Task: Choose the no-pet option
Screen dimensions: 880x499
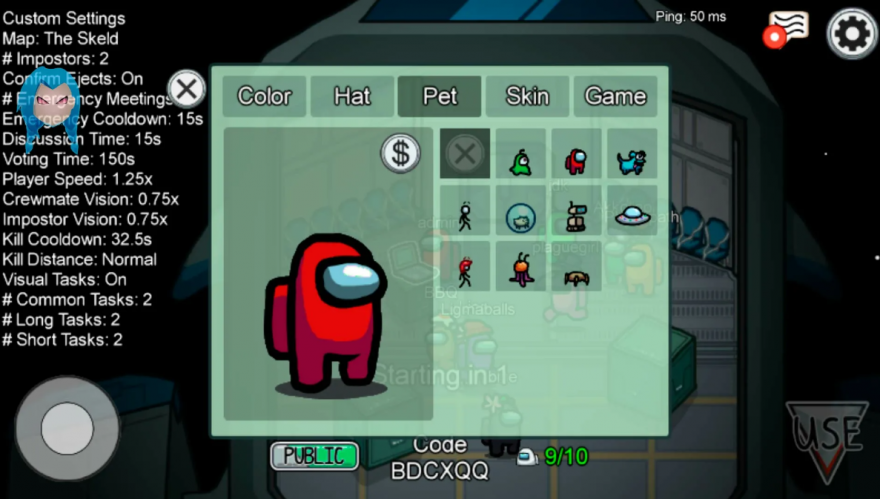Action: pos(465,154)
